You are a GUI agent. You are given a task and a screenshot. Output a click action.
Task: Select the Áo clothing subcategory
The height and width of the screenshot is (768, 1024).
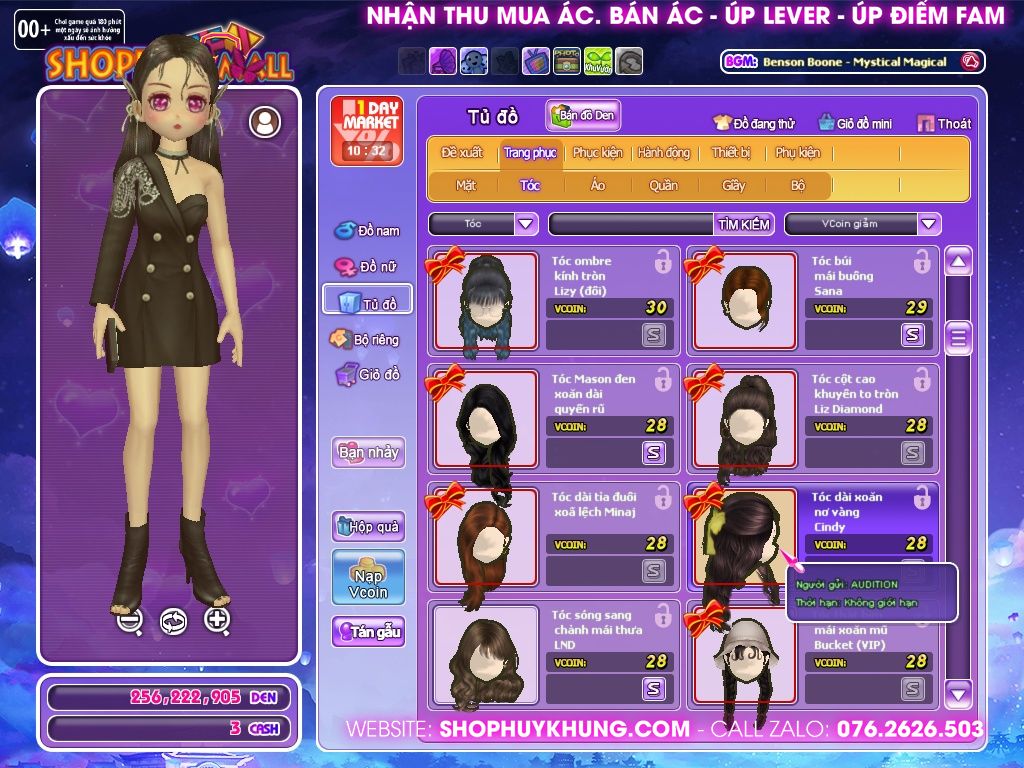pyautogui.click(x=598, y=185)
